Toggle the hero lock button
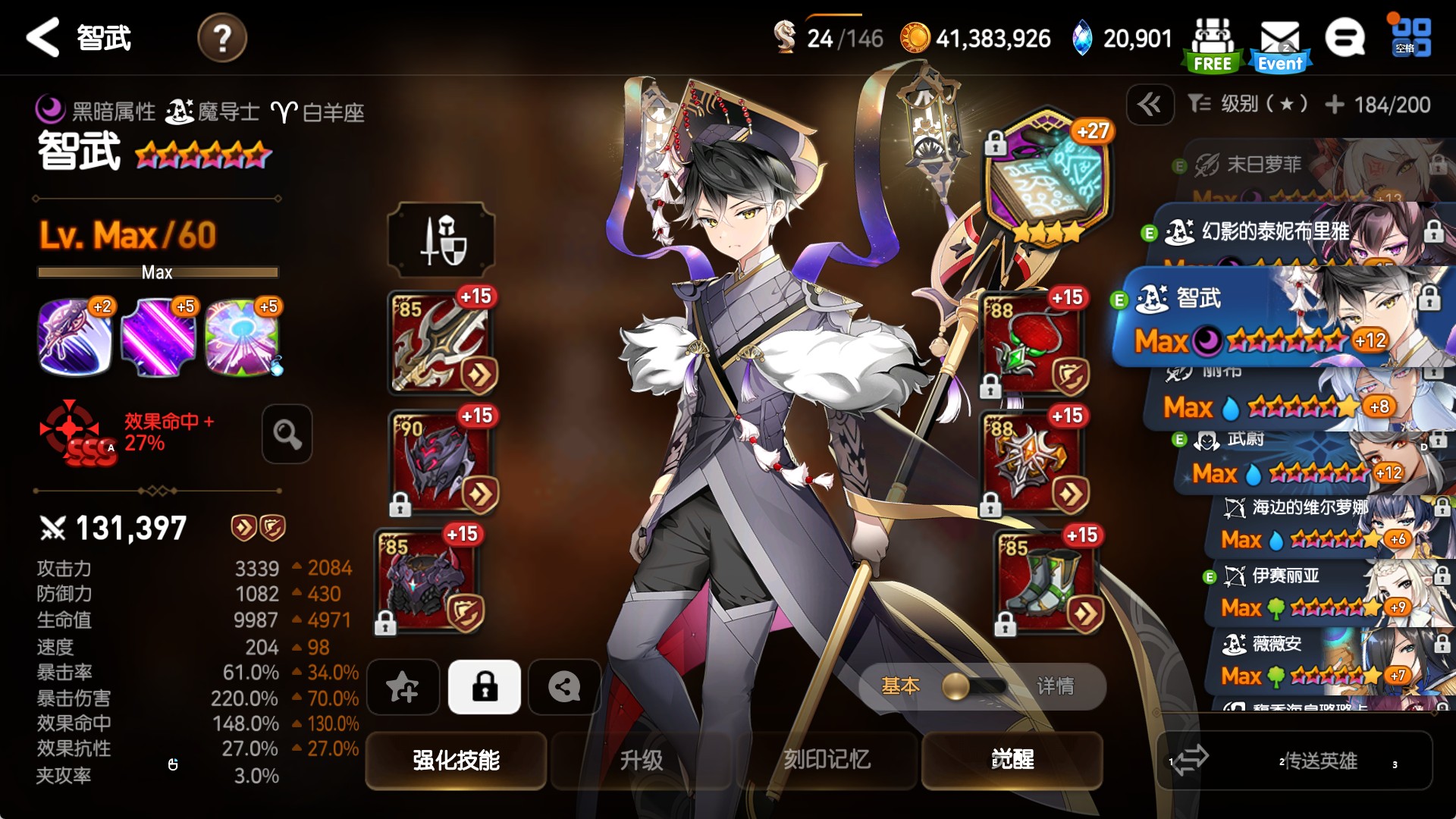Viewport: 1456px width, 819px height. [485, 687]
